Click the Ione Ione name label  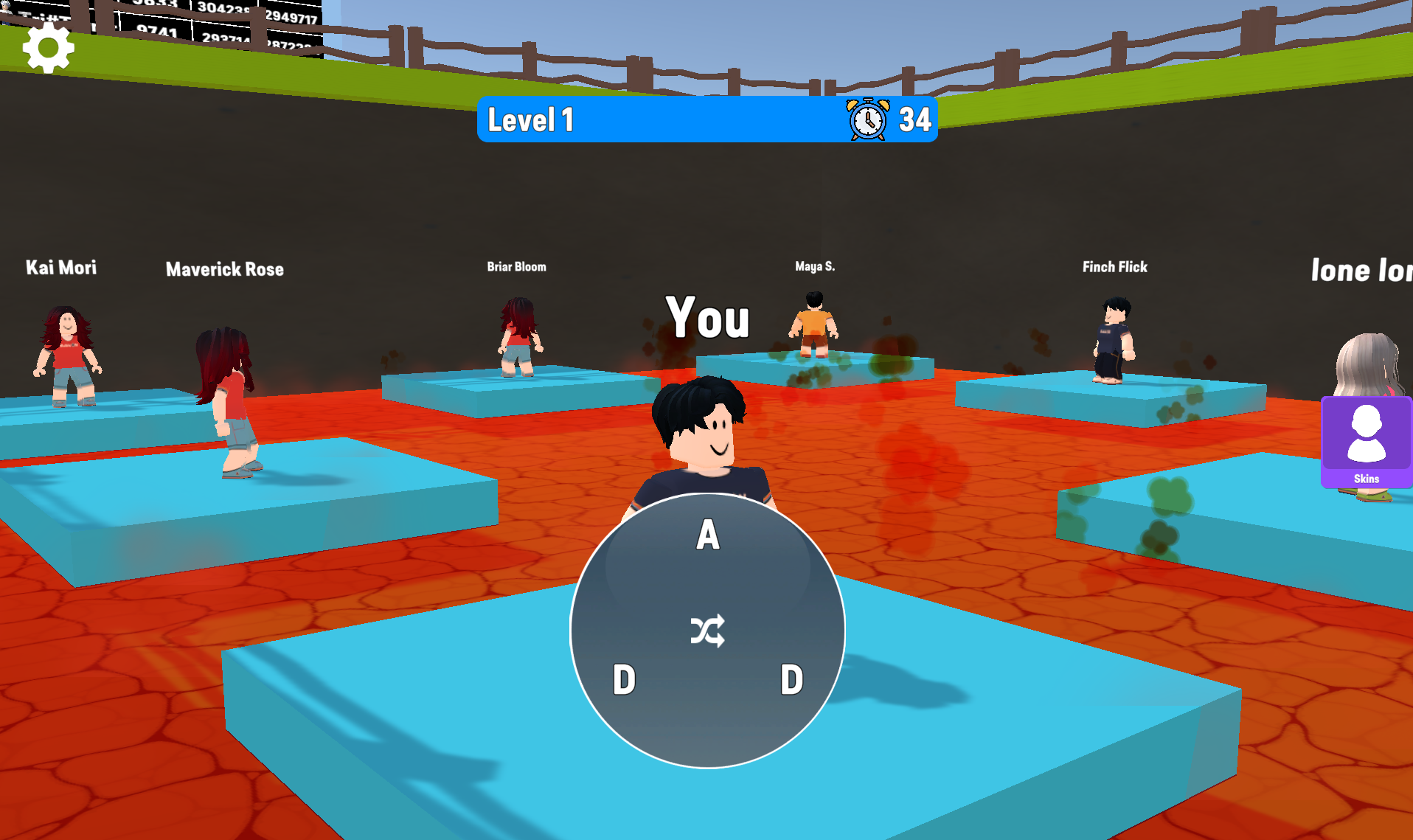point(1361,270)
